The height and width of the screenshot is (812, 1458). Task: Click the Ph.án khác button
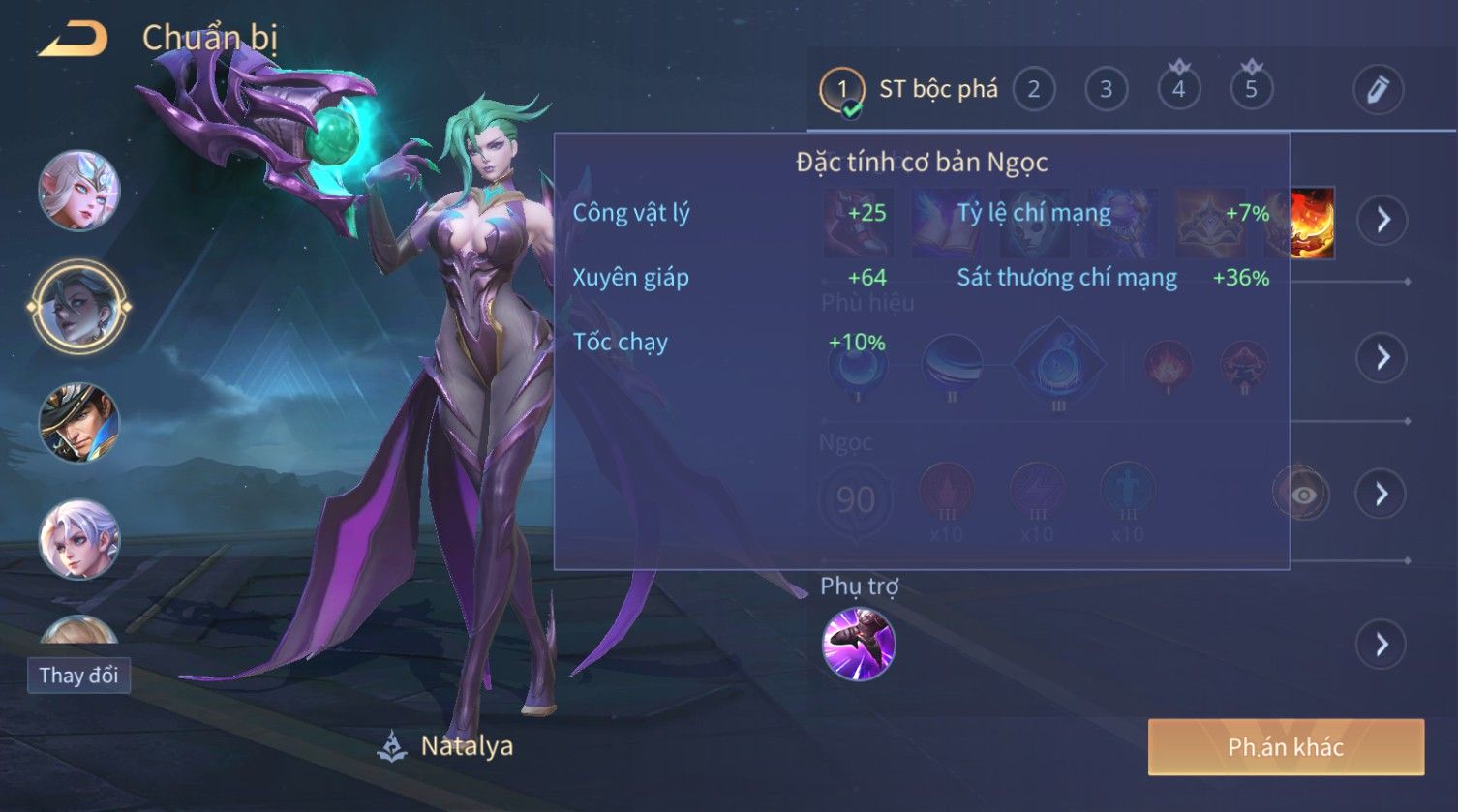[x=1286, y=747]
